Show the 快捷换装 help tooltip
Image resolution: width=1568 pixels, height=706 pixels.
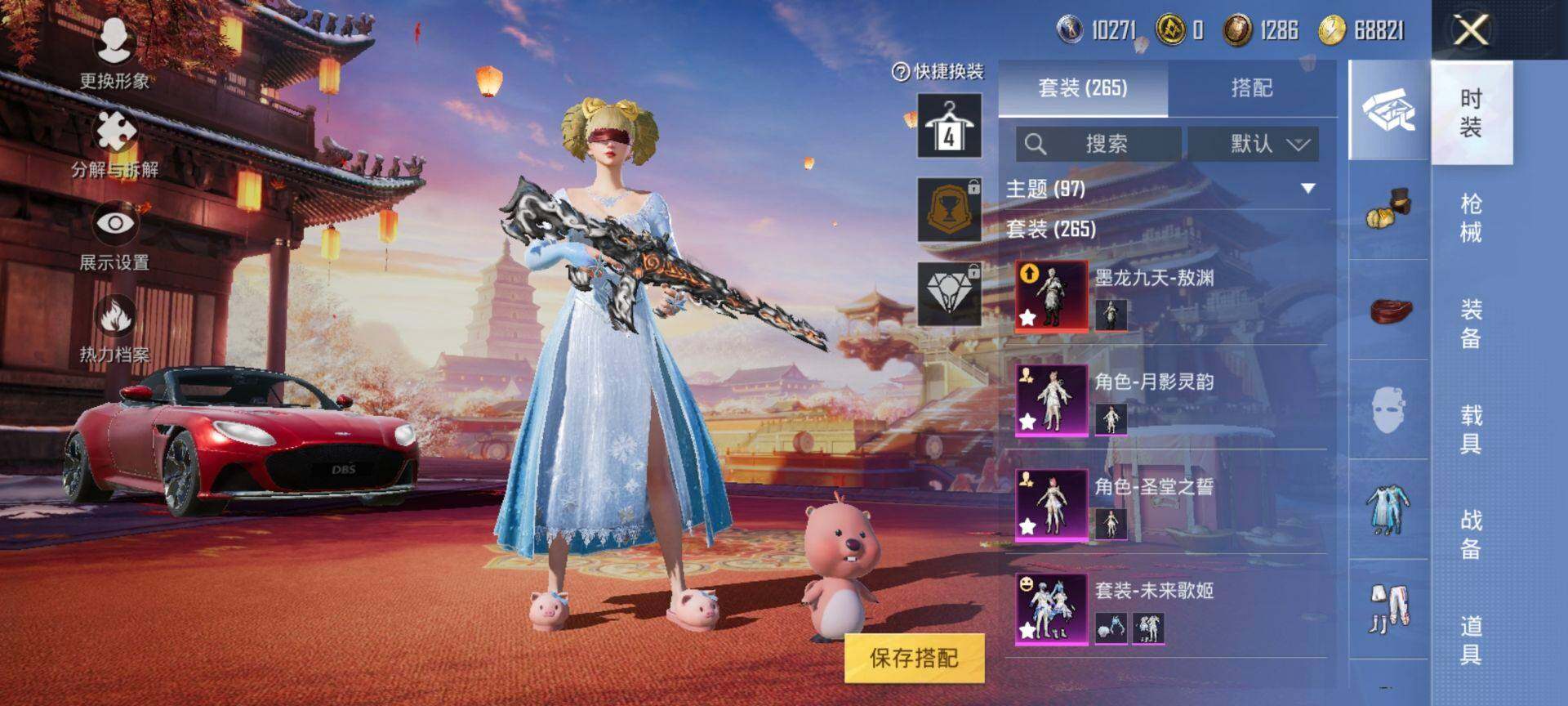click(900, 72)
